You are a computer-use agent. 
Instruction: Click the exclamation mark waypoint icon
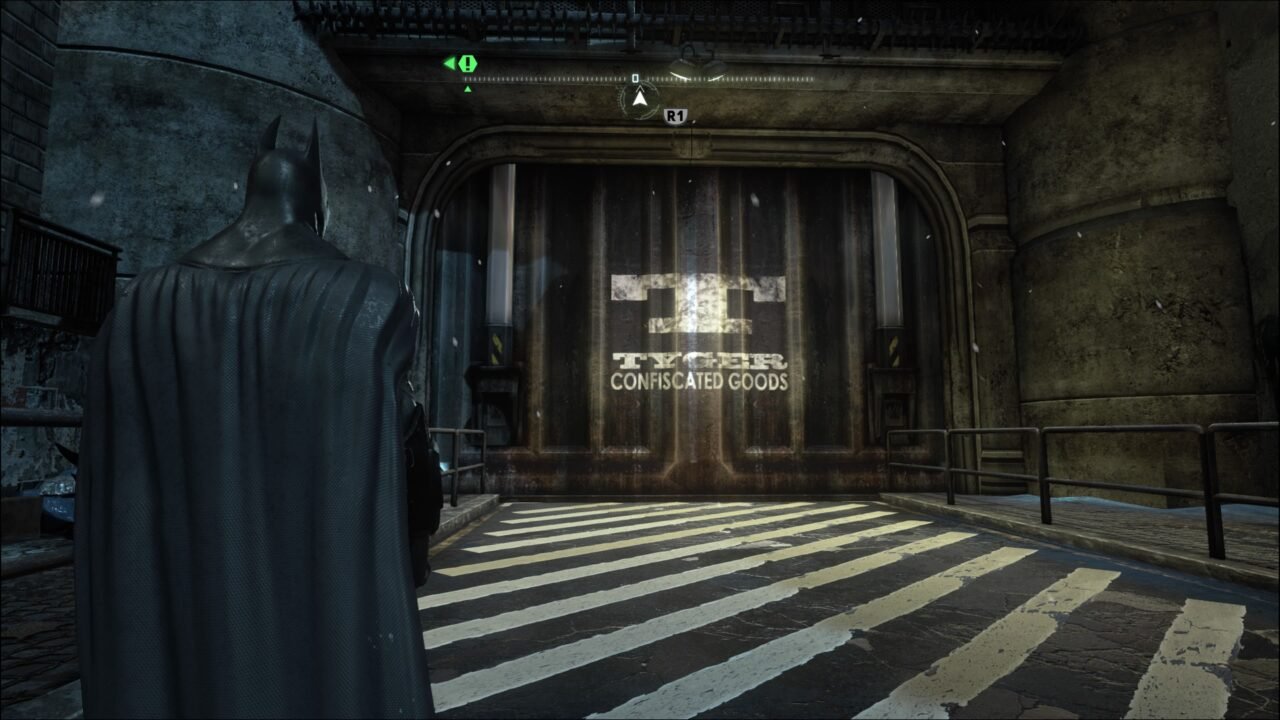[467, 61]
